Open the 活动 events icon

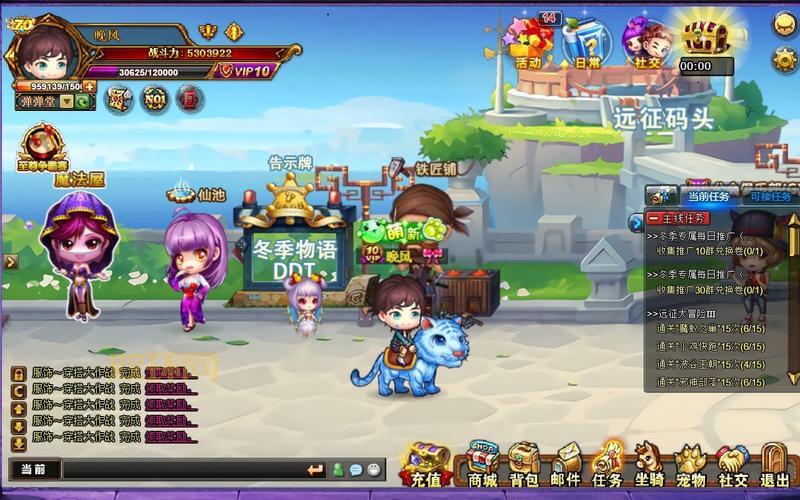coord(528,43)
